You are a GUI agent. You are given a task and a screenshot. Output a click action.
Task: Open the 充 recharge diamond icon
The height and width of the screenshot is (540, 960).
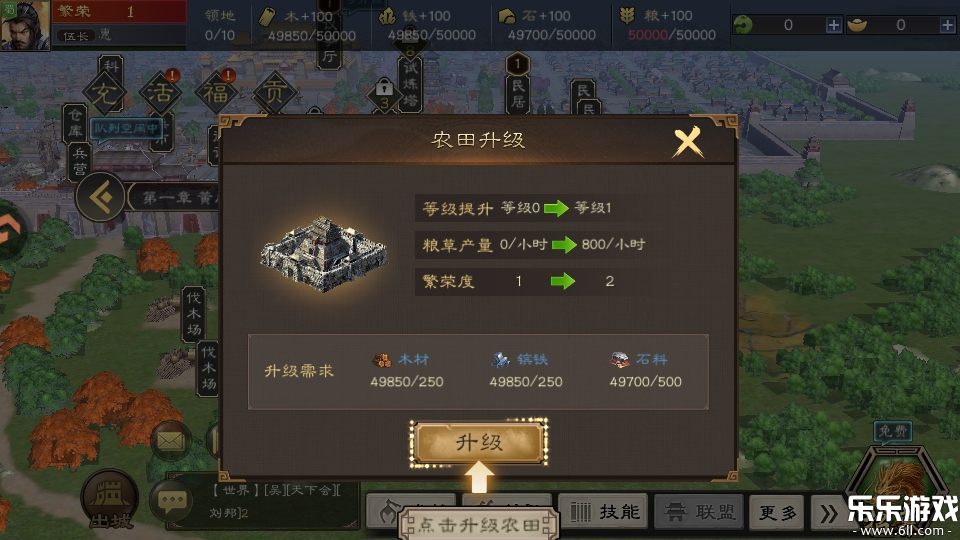[104, 95]
